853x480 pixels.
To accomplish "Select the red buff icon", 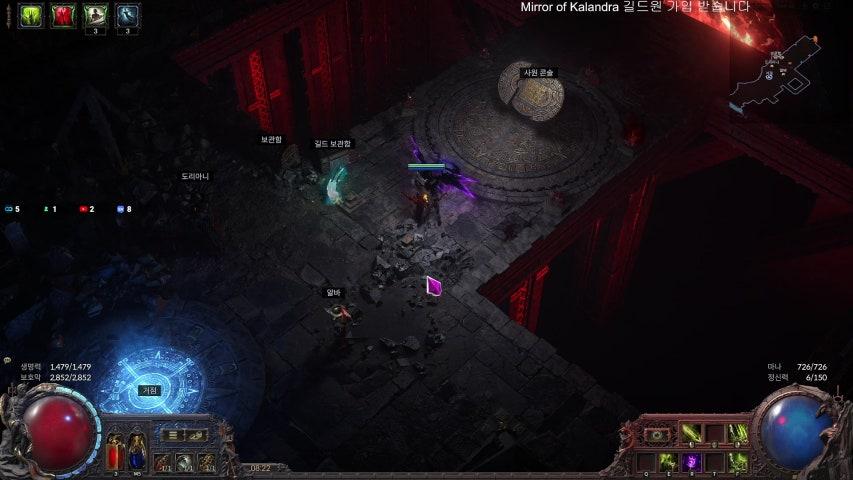I will coord(63,15).
